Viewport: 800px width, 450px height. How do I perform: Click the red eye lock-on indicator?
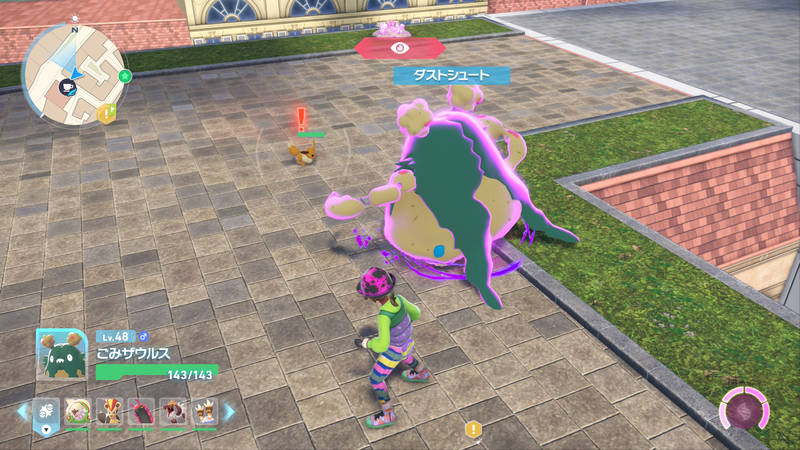(401, 46)
